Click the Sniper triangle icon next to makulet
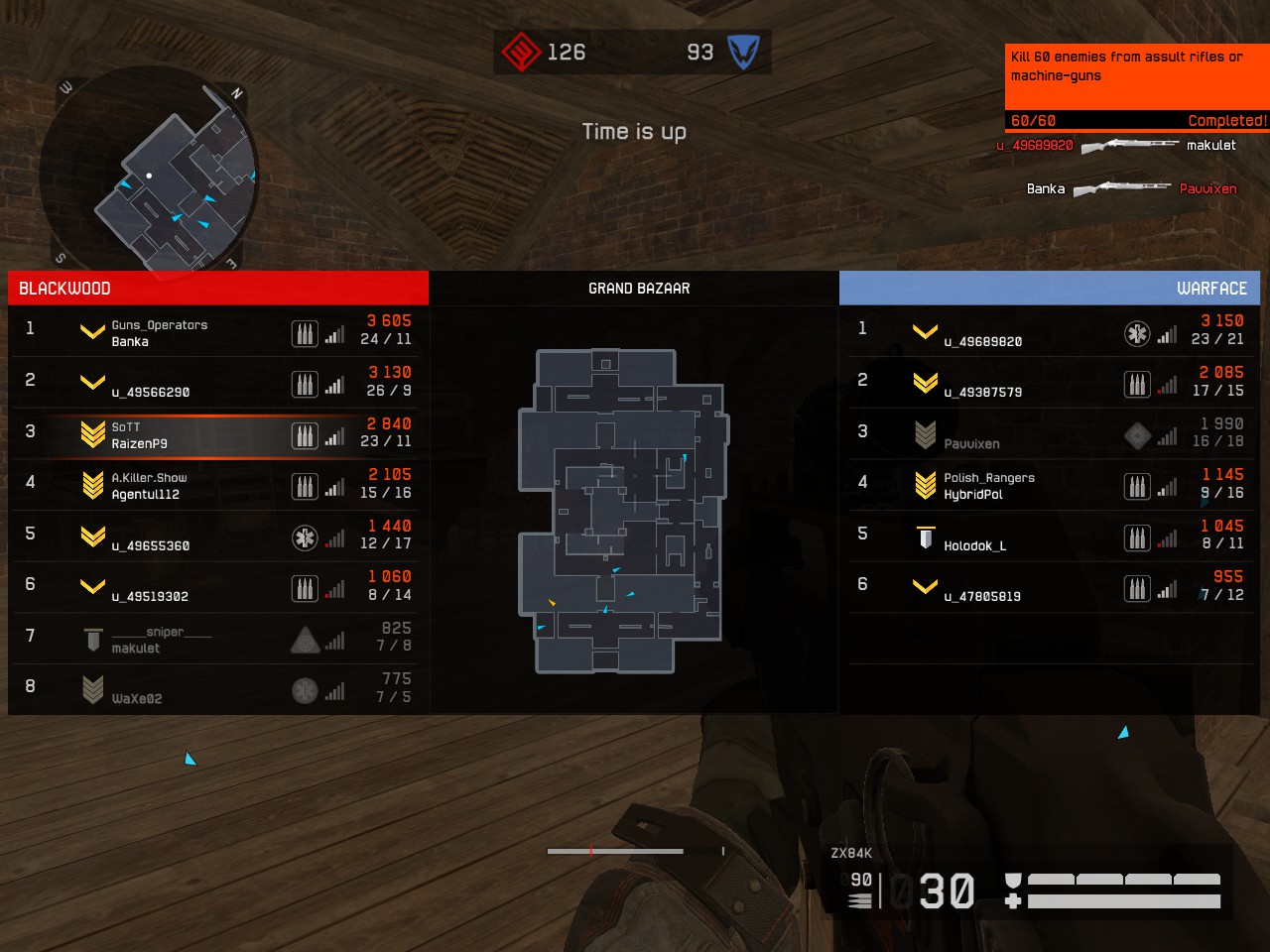This screenshot has width=1270, height=952. [306, 639]
